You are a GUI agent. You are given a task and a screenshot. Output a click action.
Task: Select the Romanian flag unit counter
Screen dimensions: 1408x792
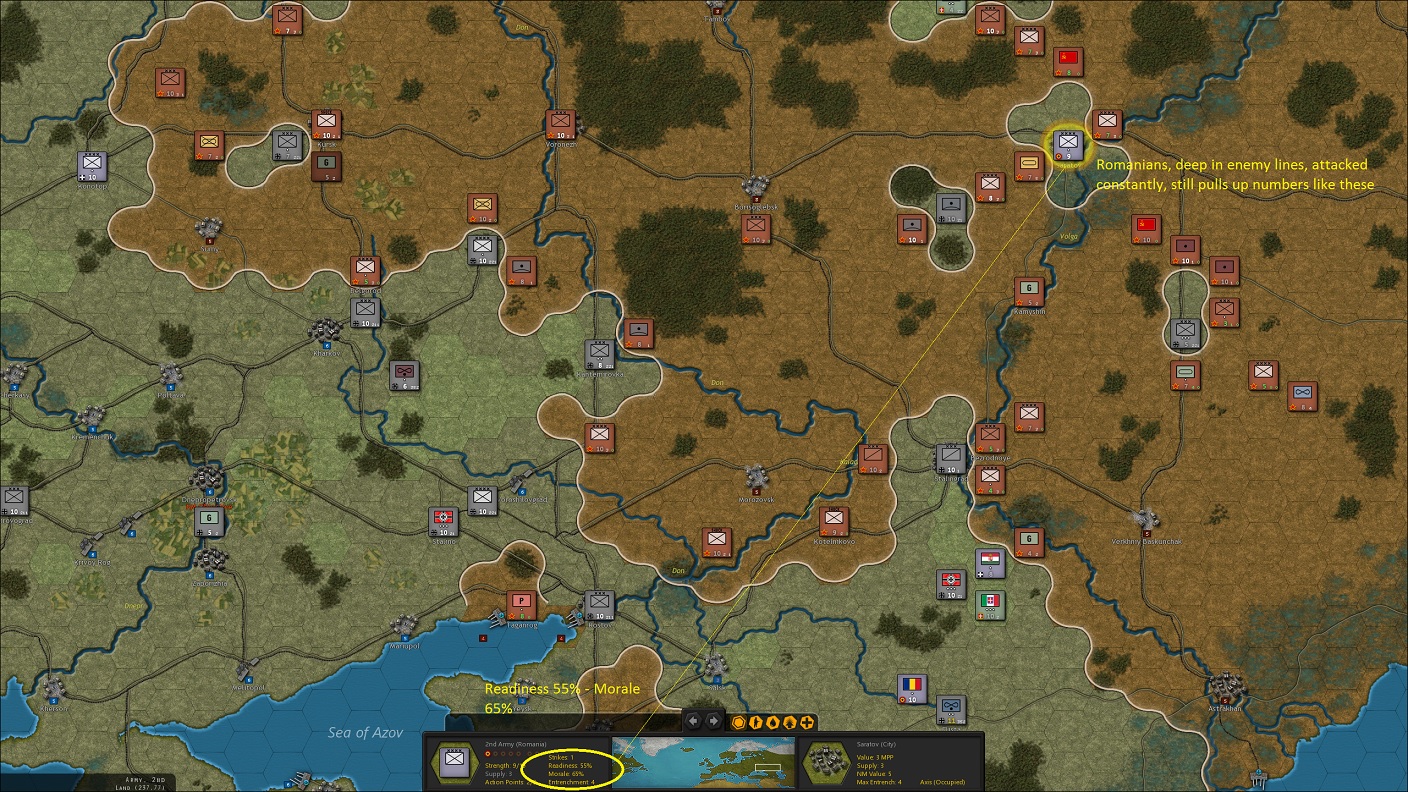911,687
